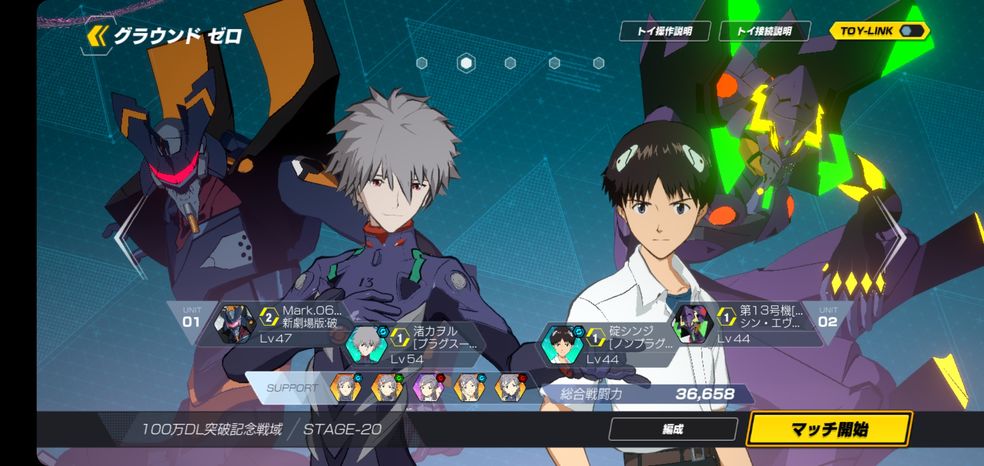Choose the highlighted hexagon page indicator
The height and width of the screenshot is (466, 984).
coord(466,63)
